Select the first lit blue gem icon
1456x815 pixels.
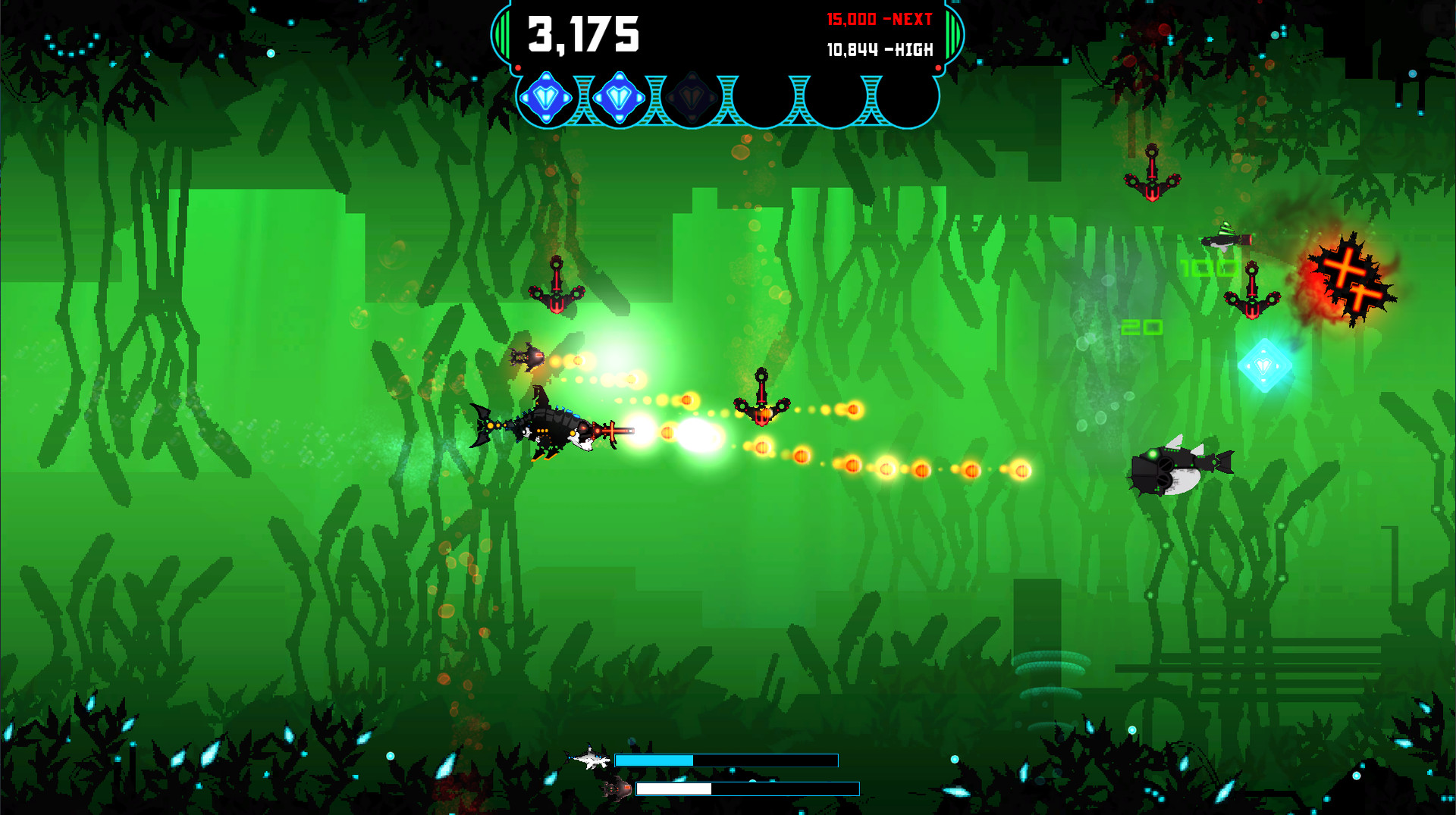[548, 97]
